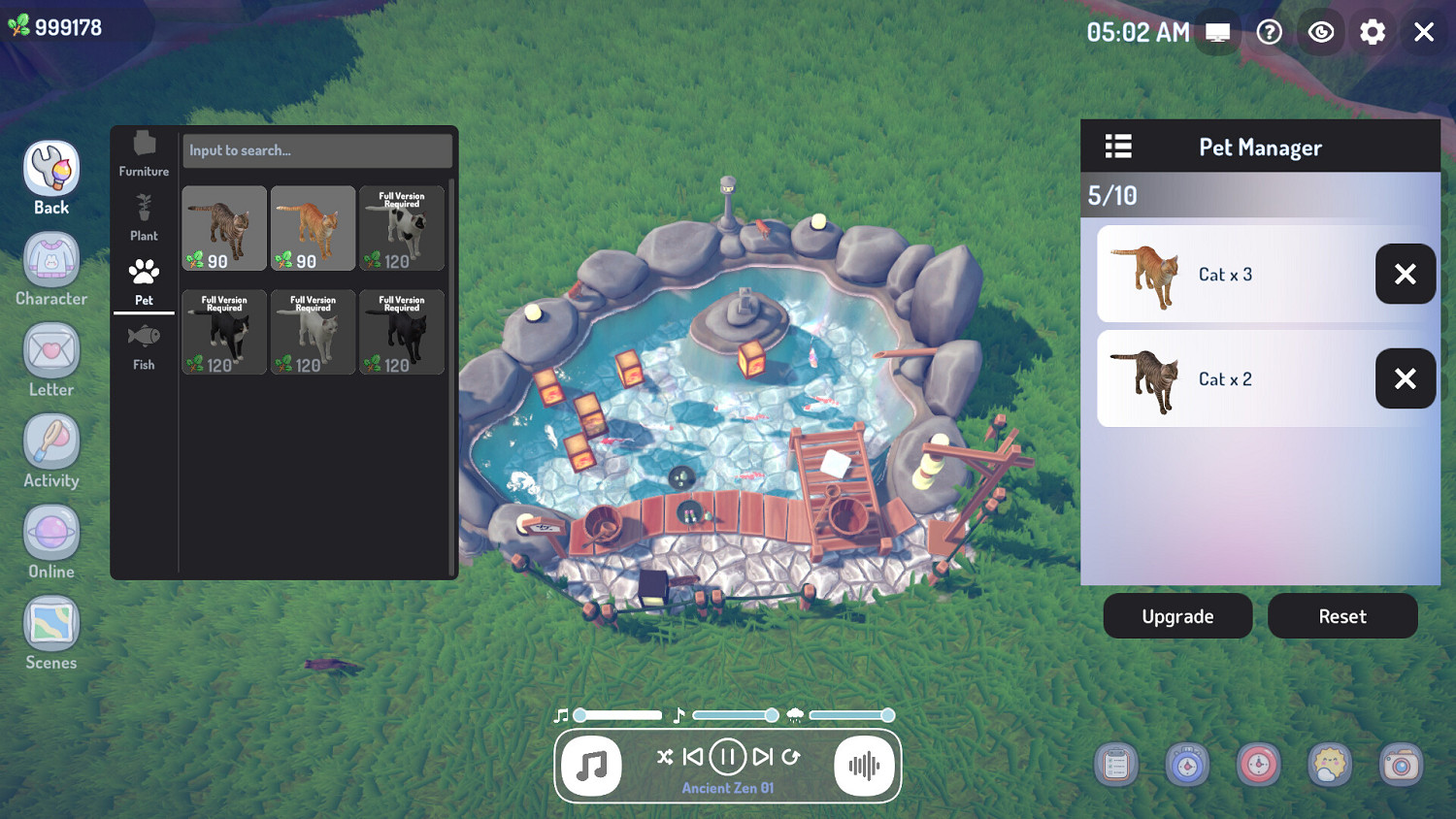Toggle repeat mode in the music player
Screen dimensions: 1456x819
[x=793, y=758]
